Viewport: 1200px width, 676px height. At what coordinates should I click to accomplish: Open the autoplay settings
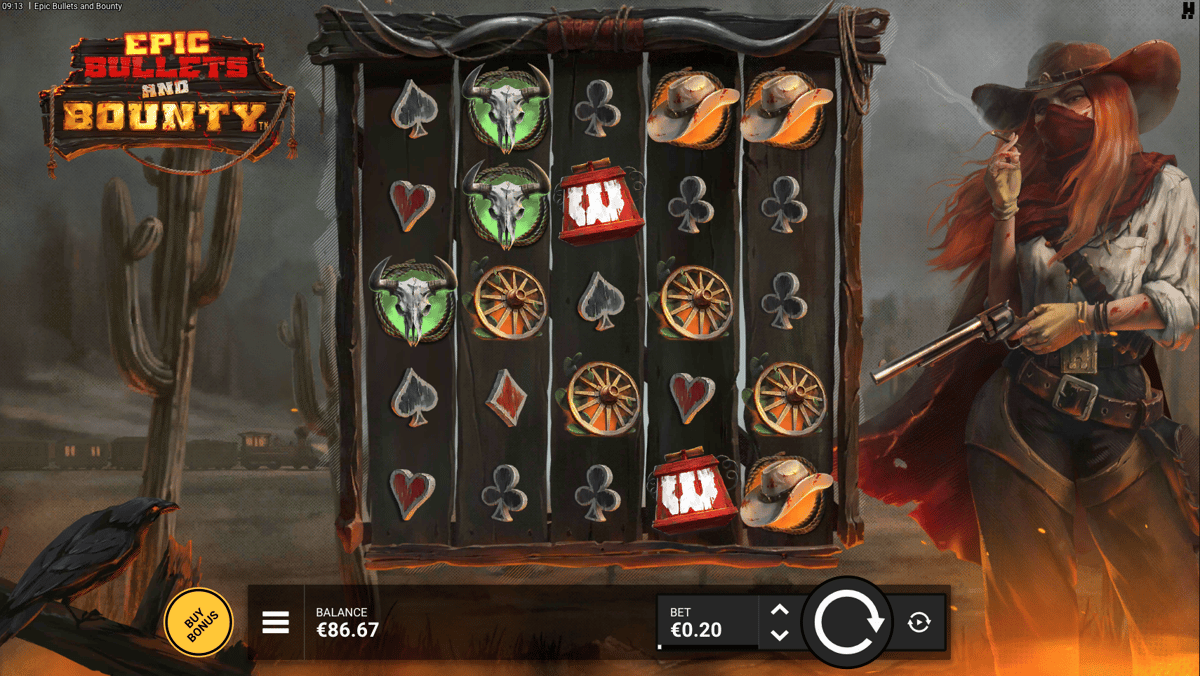919,623
